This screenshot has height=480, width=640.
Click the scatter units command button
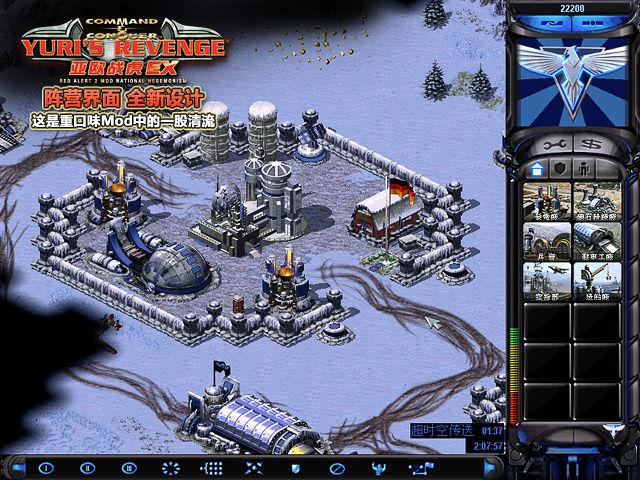pyautogui.click(x=253, y=467)
